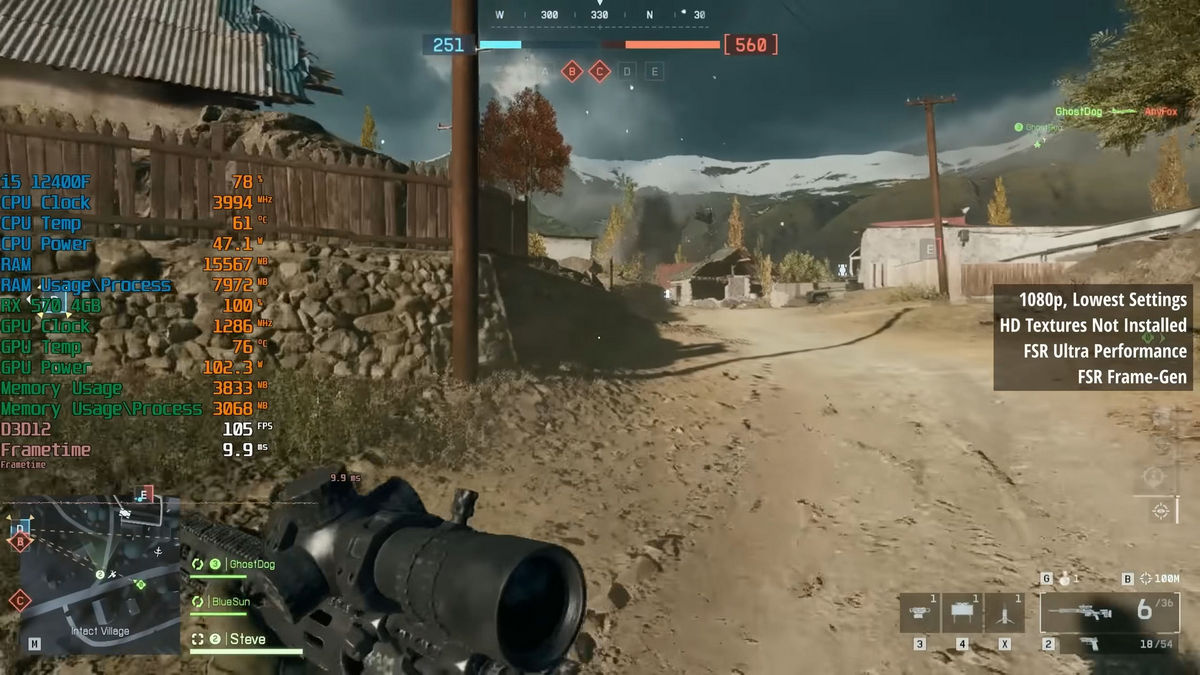
Task: Click objective E flag marker on minimap
Action: coord(146,494)
